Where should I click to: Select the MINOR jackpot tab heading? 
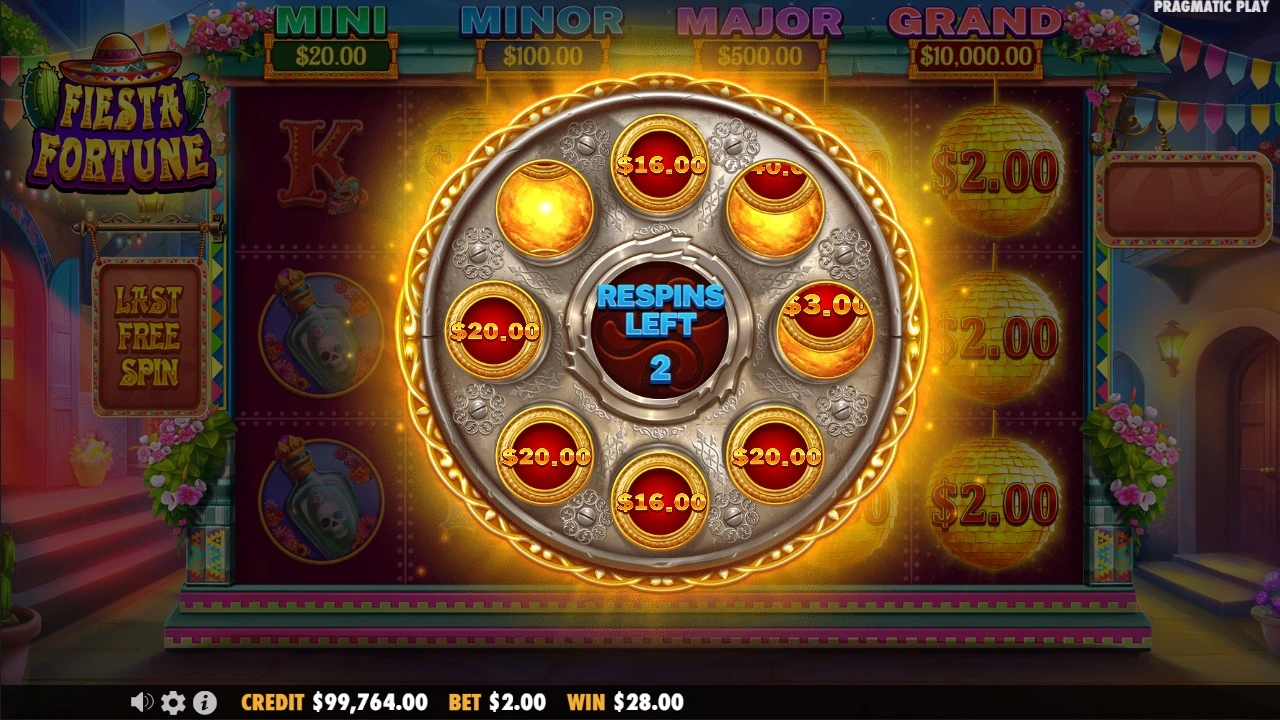(x=543, y=20)
